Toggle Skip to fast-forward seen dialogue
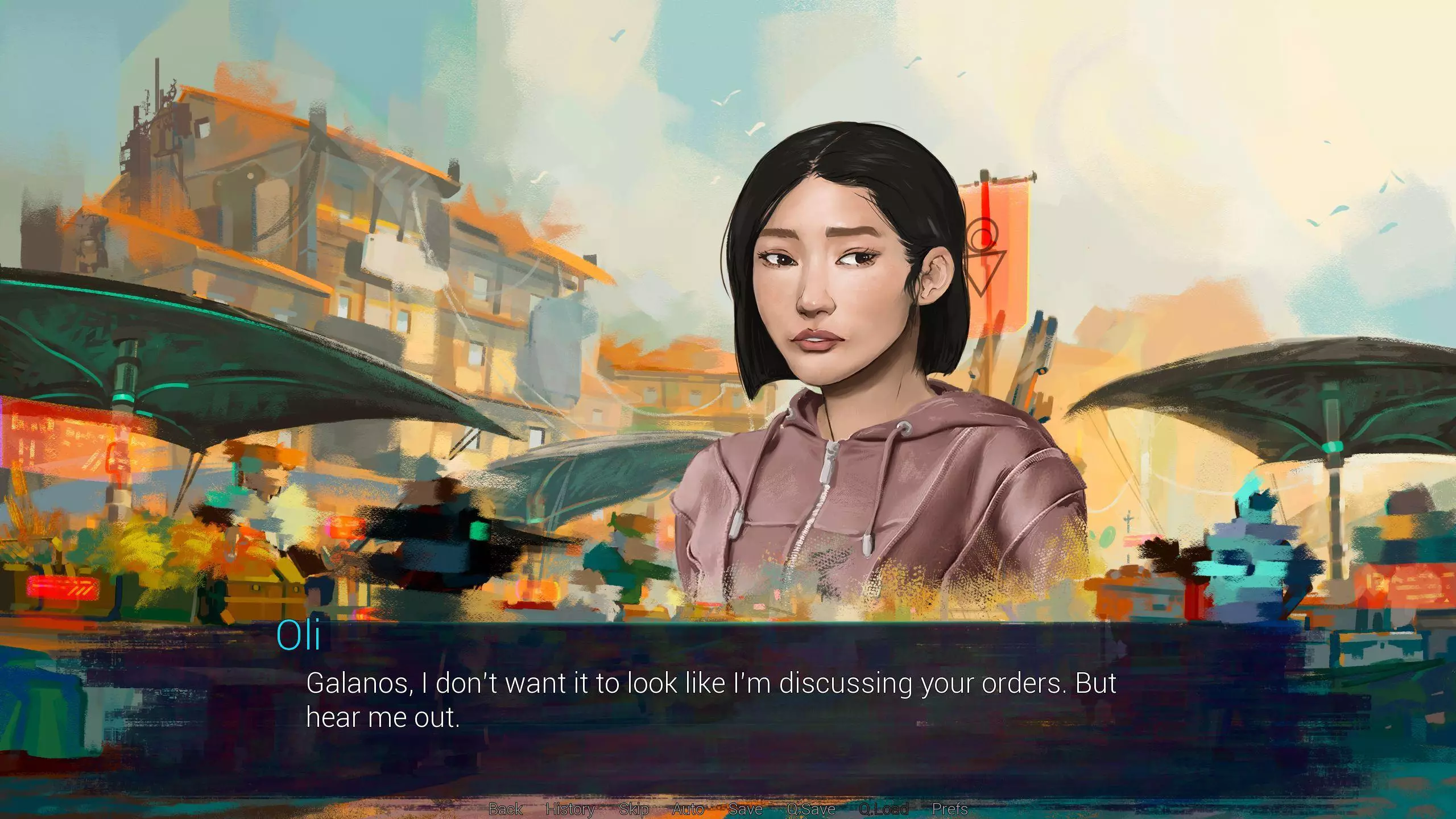 (635, 809)
